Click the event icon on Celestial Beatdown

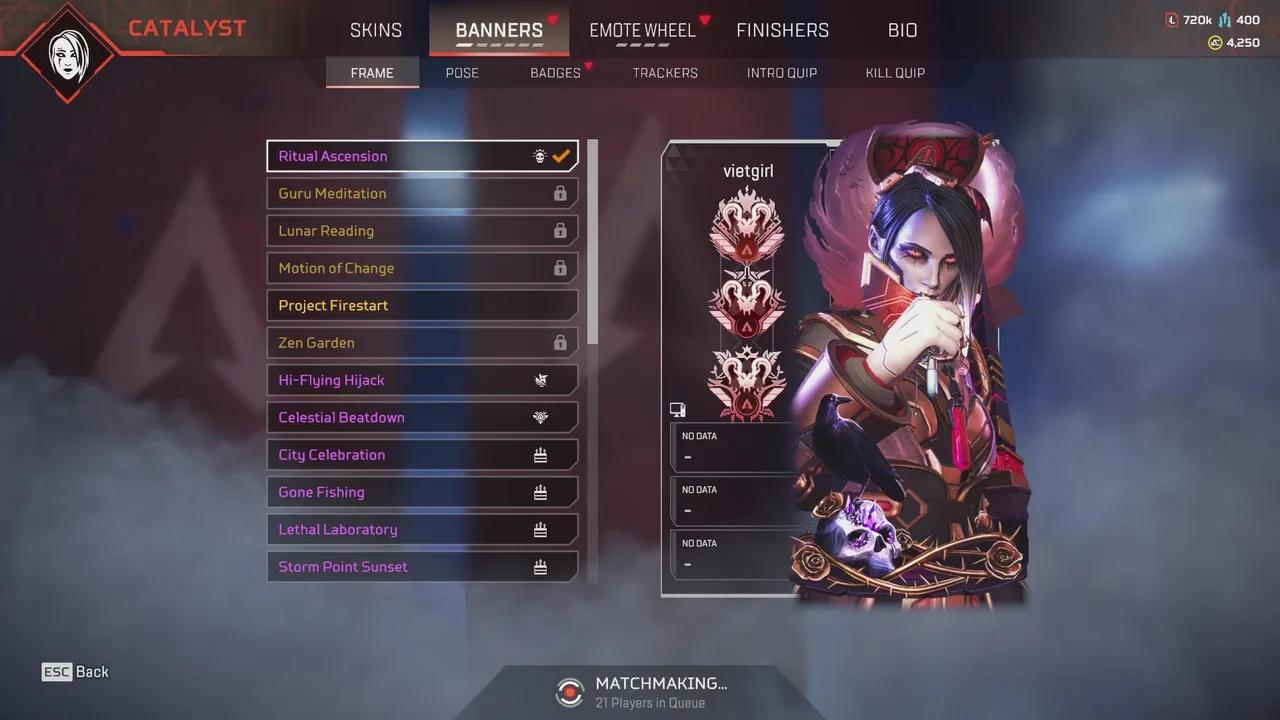[541, 417]
